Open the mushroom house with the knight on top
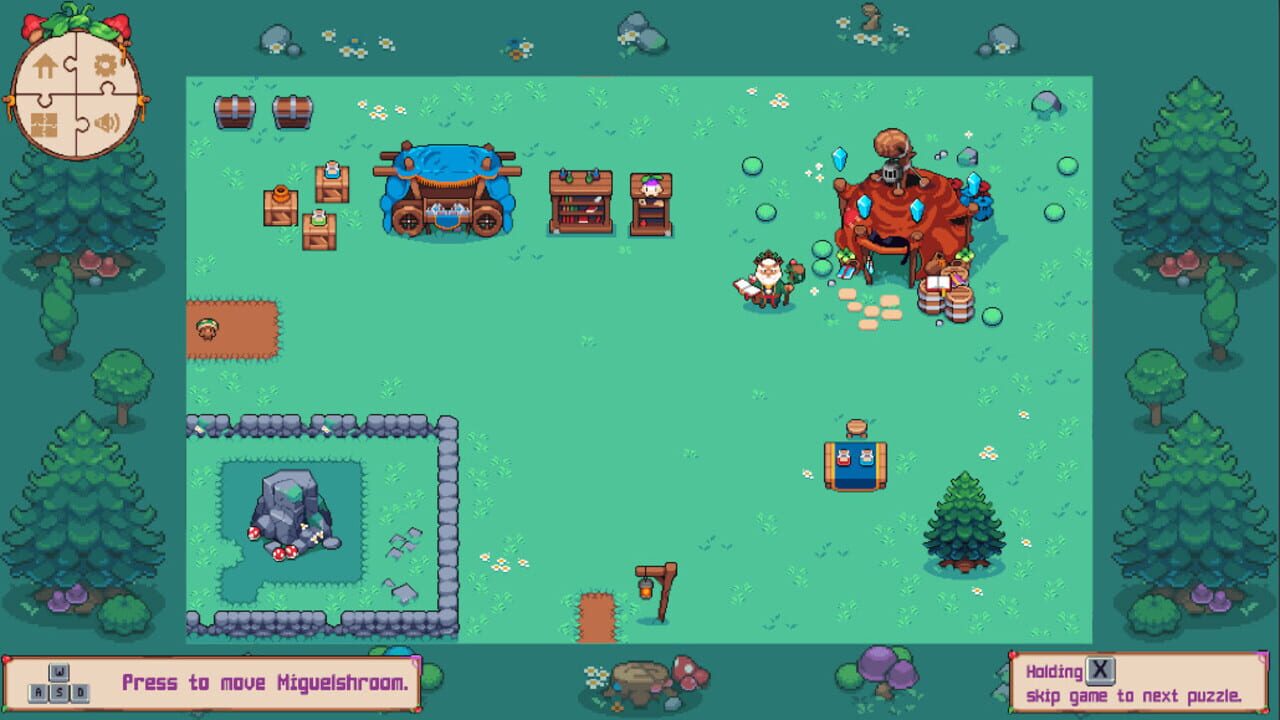Viewport: 1280px width, 720px height. click(895, 205)
